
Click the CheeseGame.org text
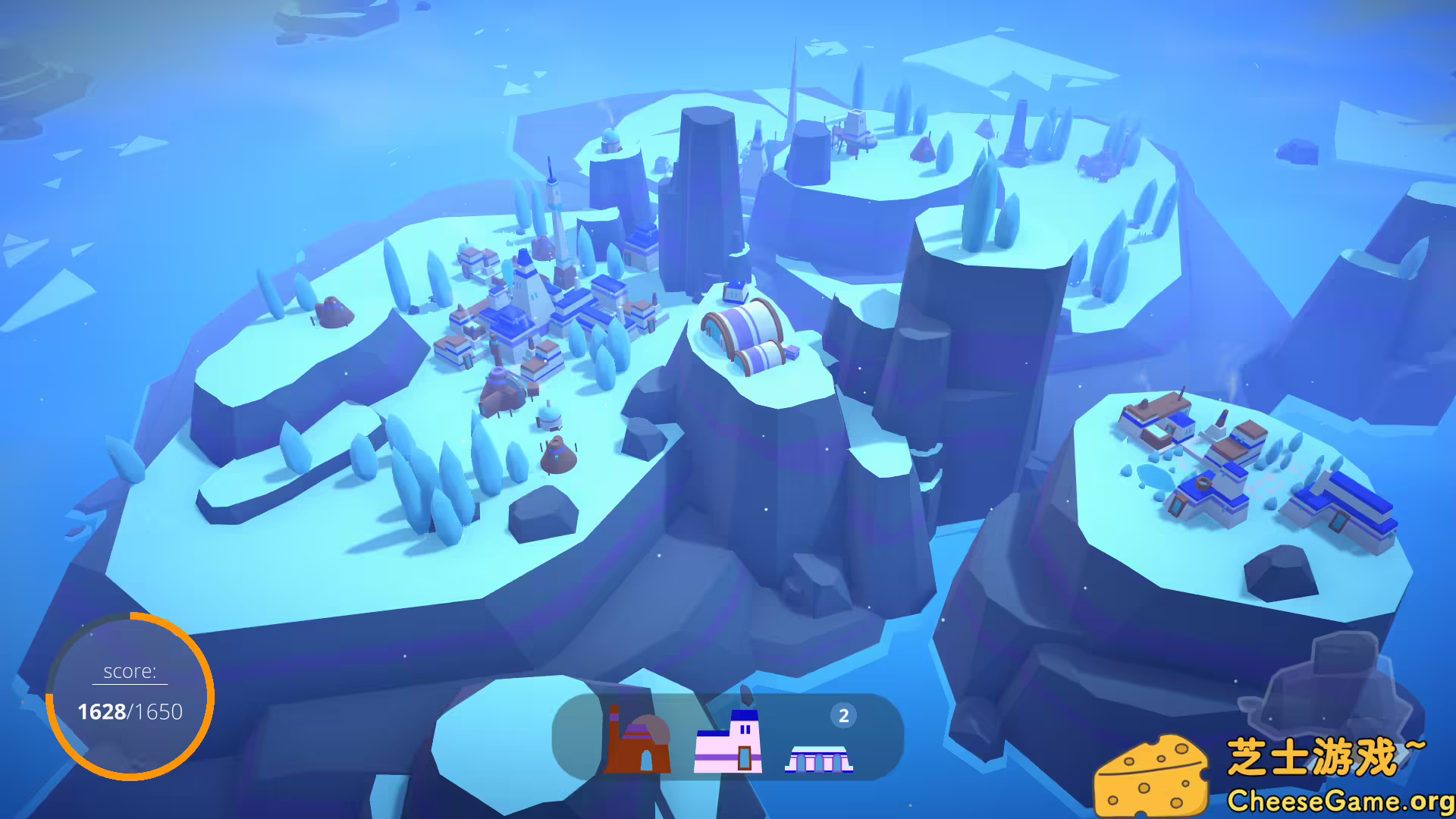(1346, 800)
